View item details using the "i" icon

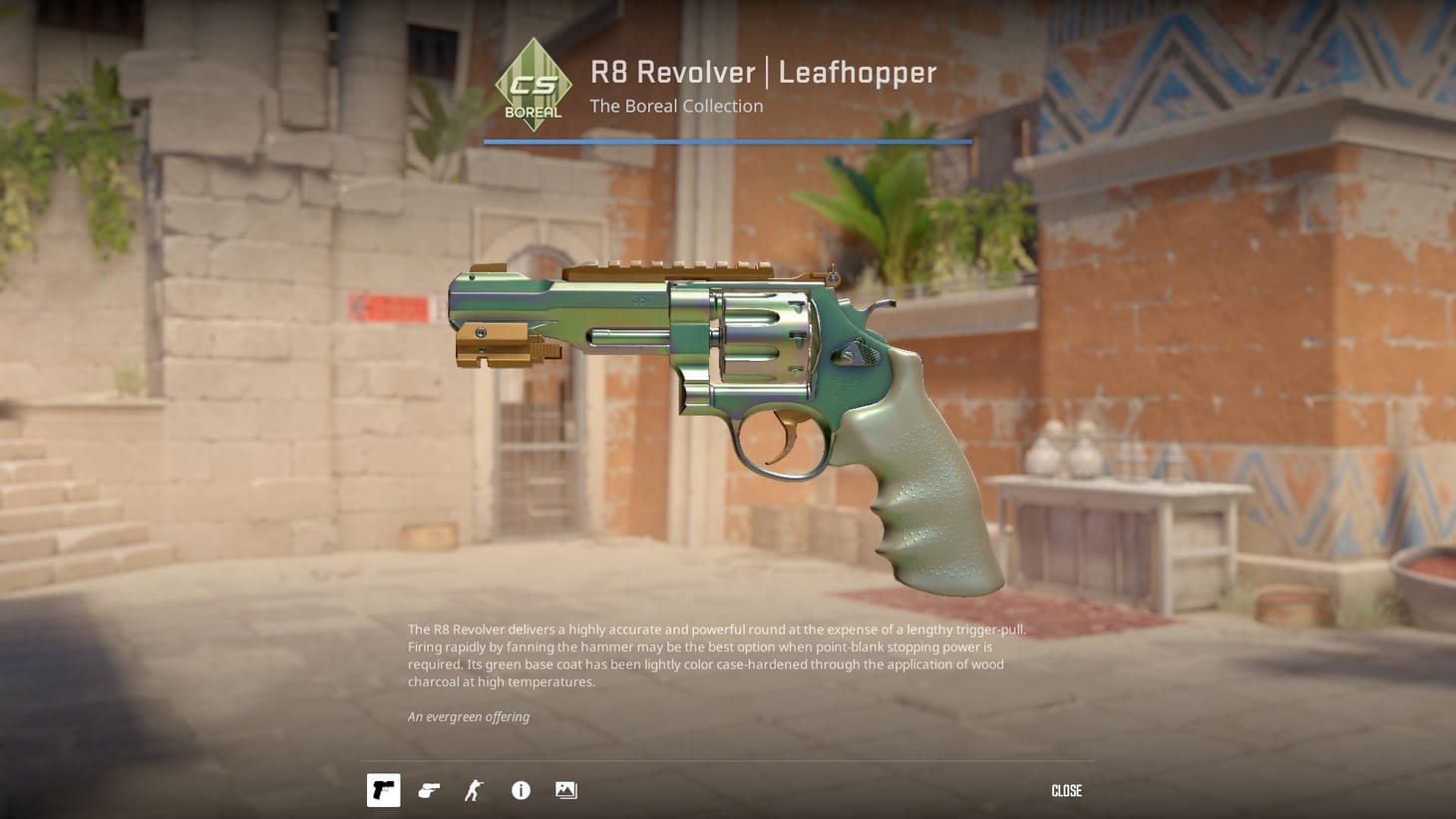click(x=520, y=790)
